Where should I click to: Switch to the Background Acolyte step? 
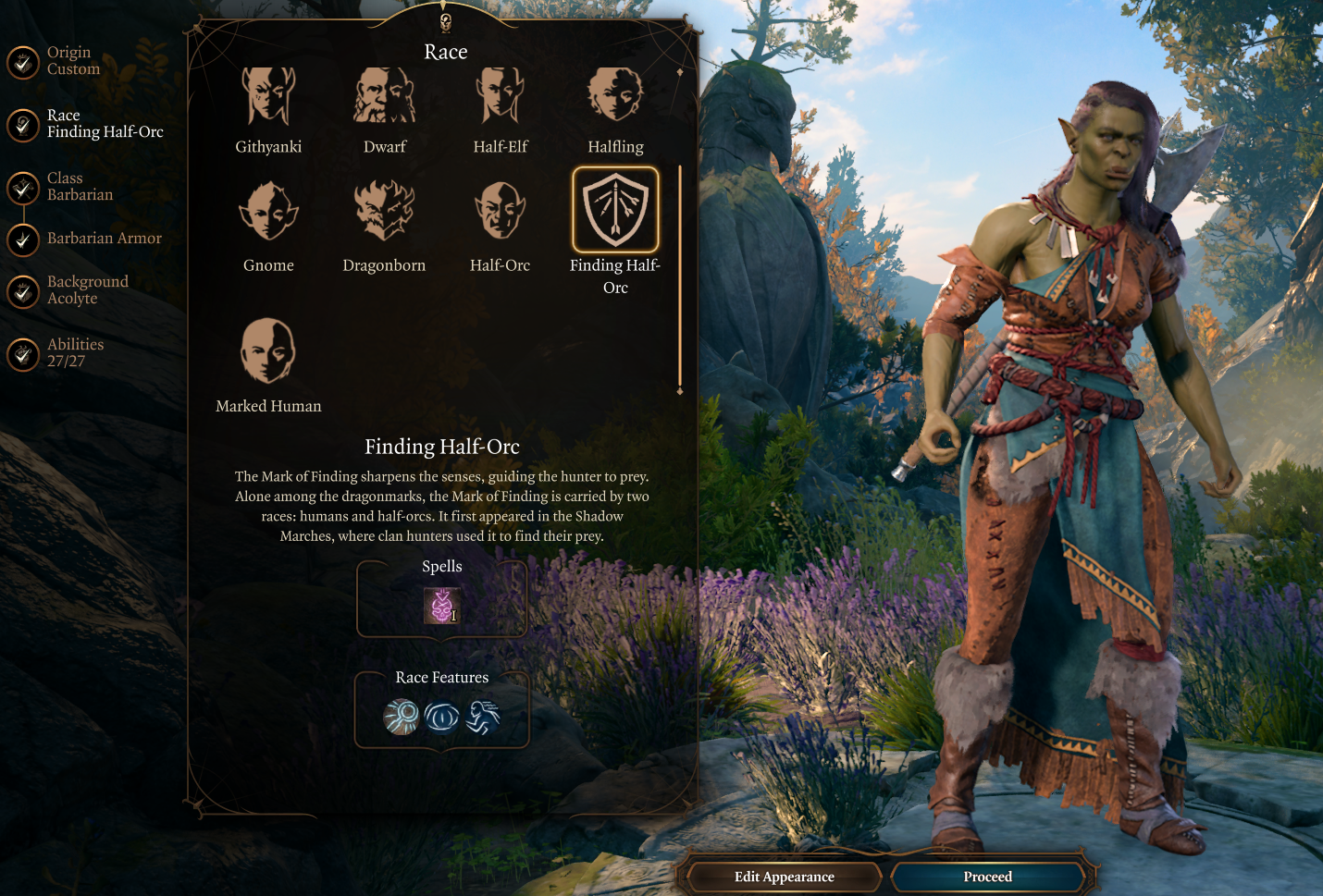tap(24, 291)
